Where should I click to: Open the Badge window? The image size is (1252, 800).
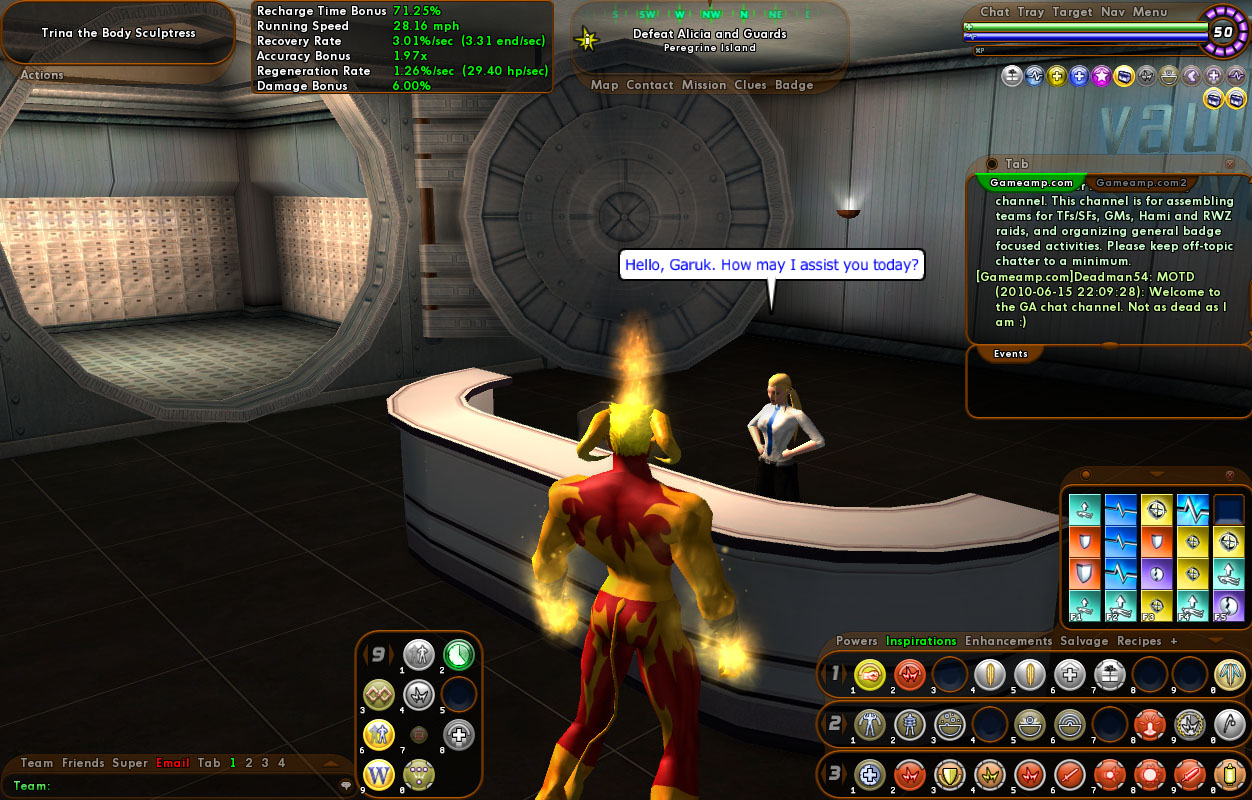pos(794,85)
